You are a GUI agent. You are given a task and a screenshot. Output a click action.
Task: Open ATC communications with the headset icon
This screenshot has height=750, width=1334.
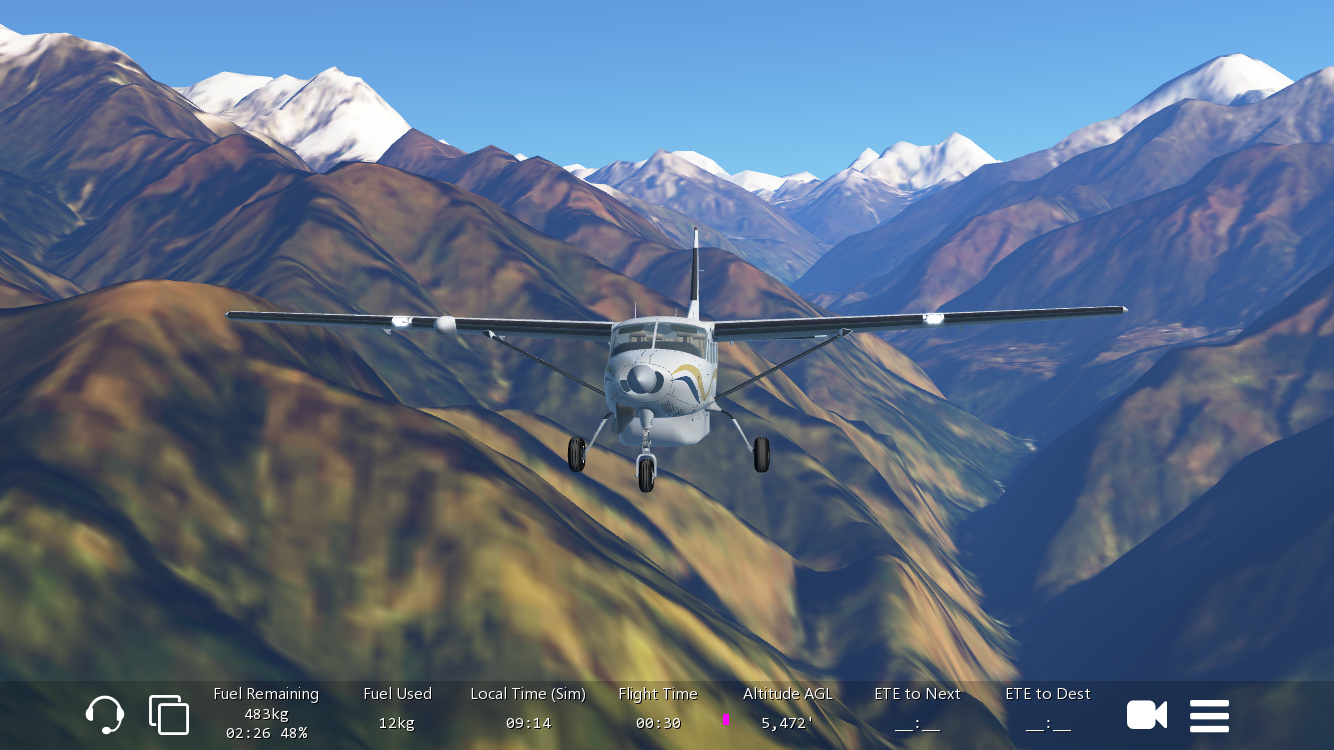[x=105, y=715]
